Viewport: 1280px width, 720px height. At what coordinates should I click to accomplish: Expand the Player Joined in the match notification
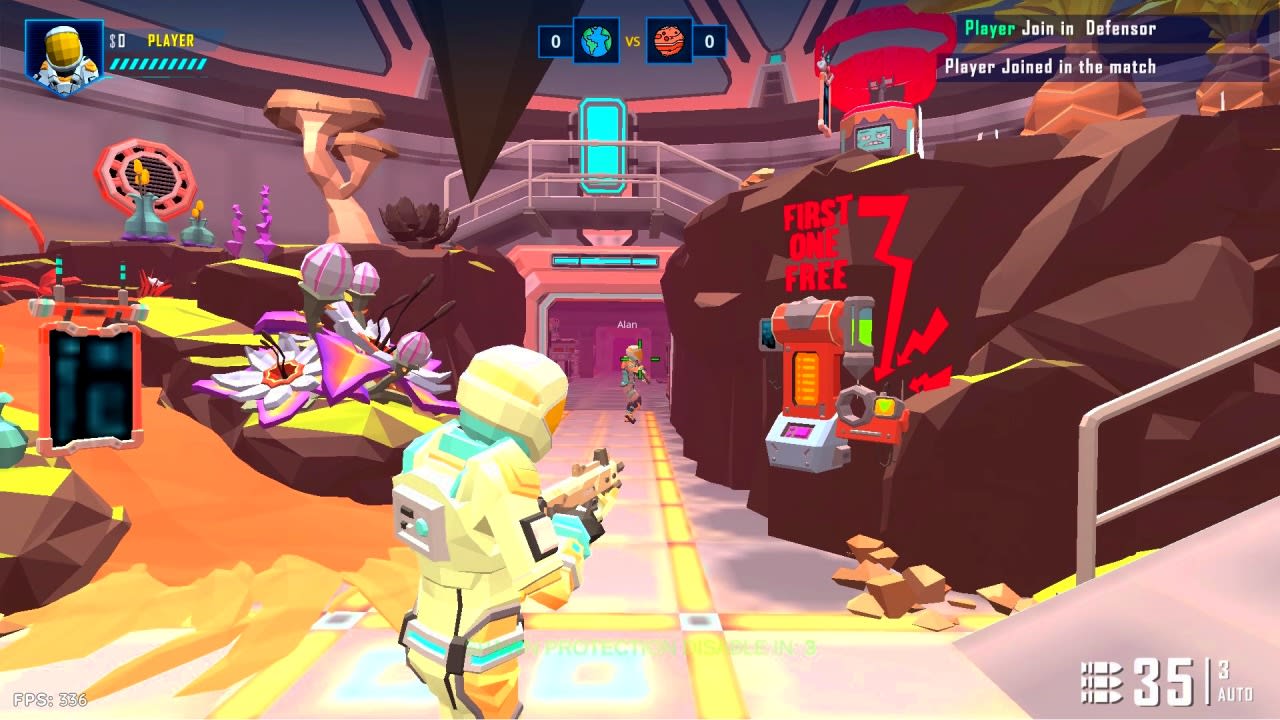coord(1048,66)
